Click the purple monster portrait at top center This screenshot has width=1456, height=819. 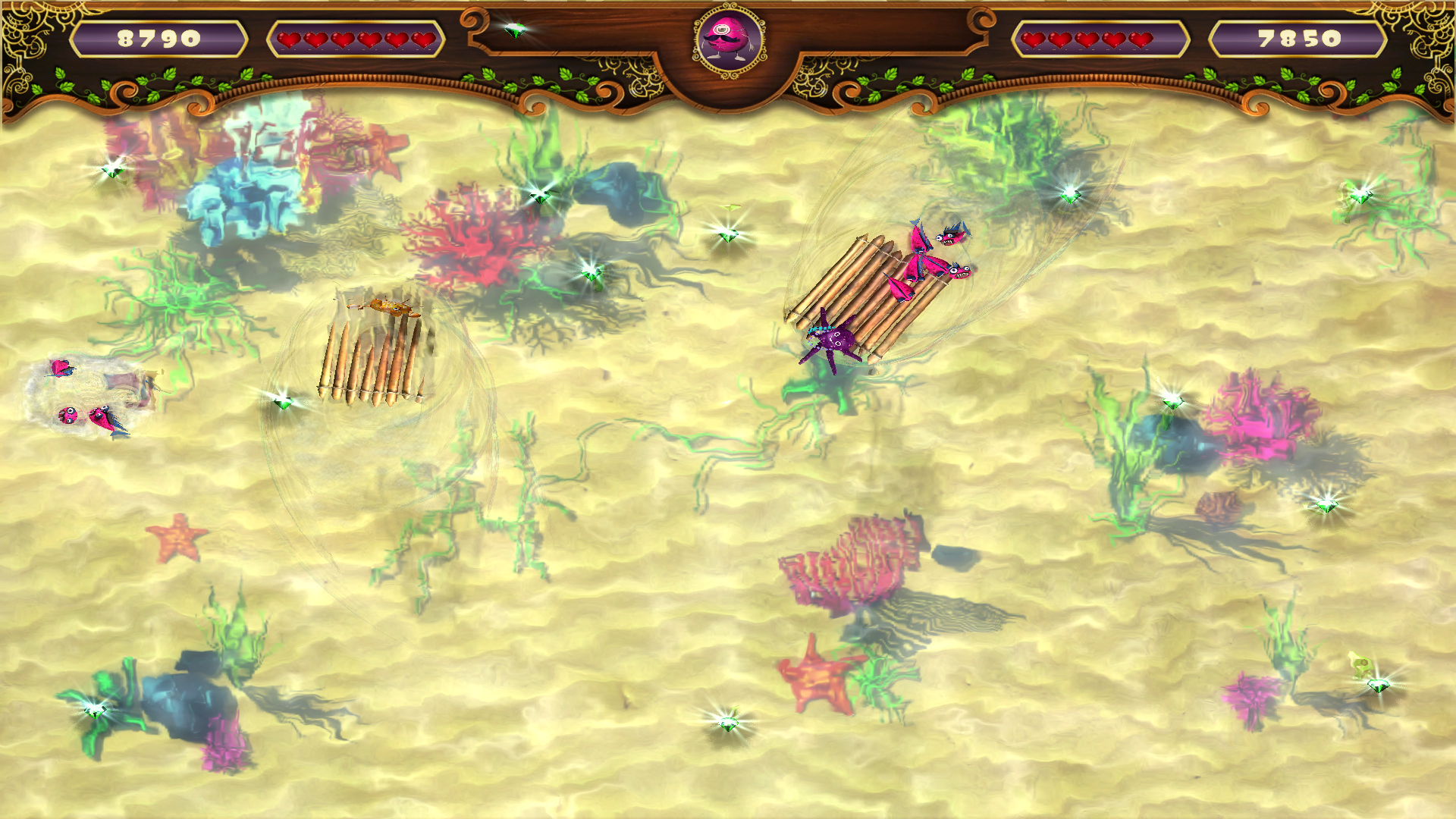click(x=726, y=36)
